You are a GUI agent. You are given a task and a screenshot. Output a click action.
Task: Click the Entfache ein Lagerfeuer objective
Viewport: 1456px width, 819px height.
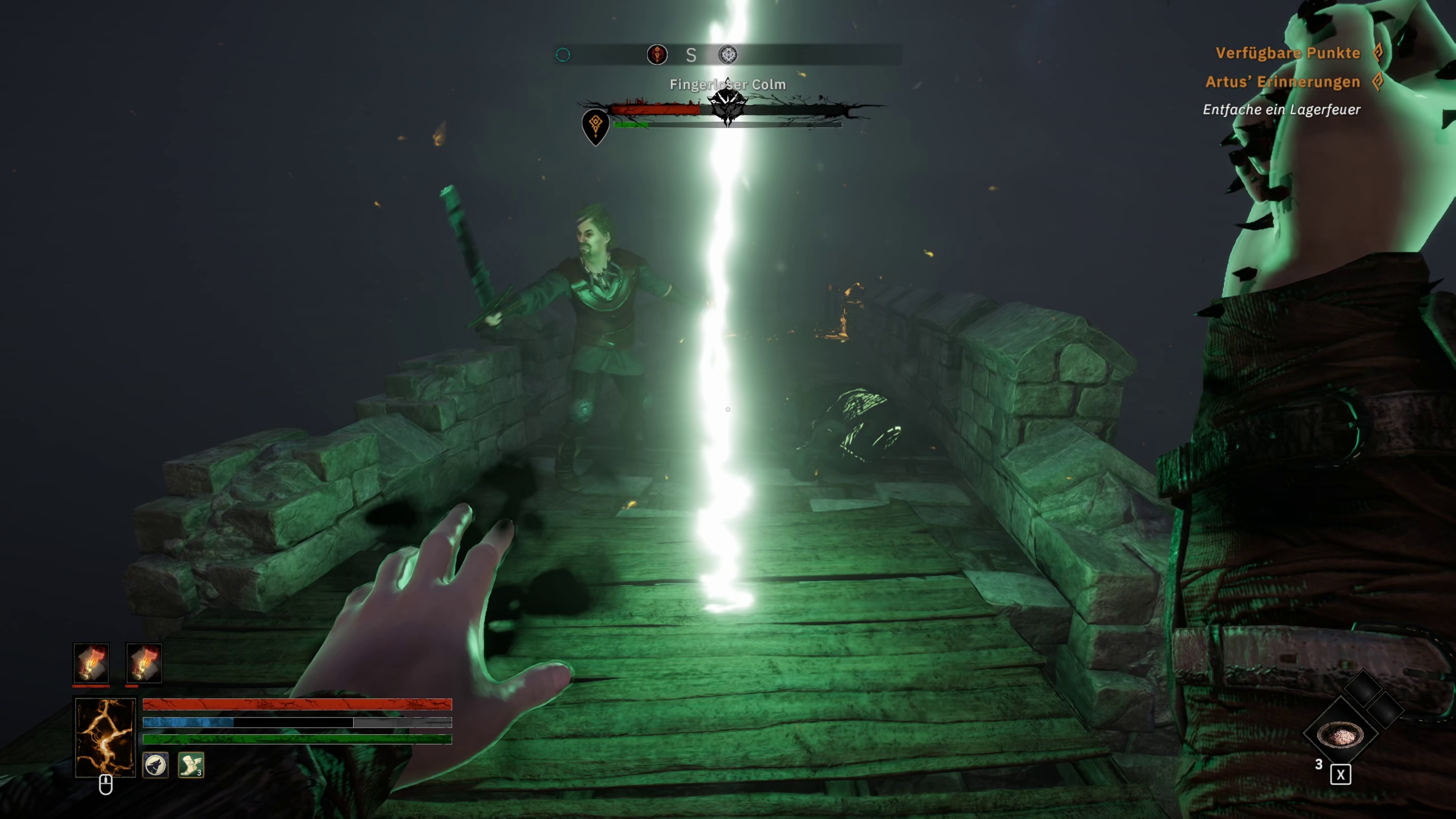(x=1281, y=110)
